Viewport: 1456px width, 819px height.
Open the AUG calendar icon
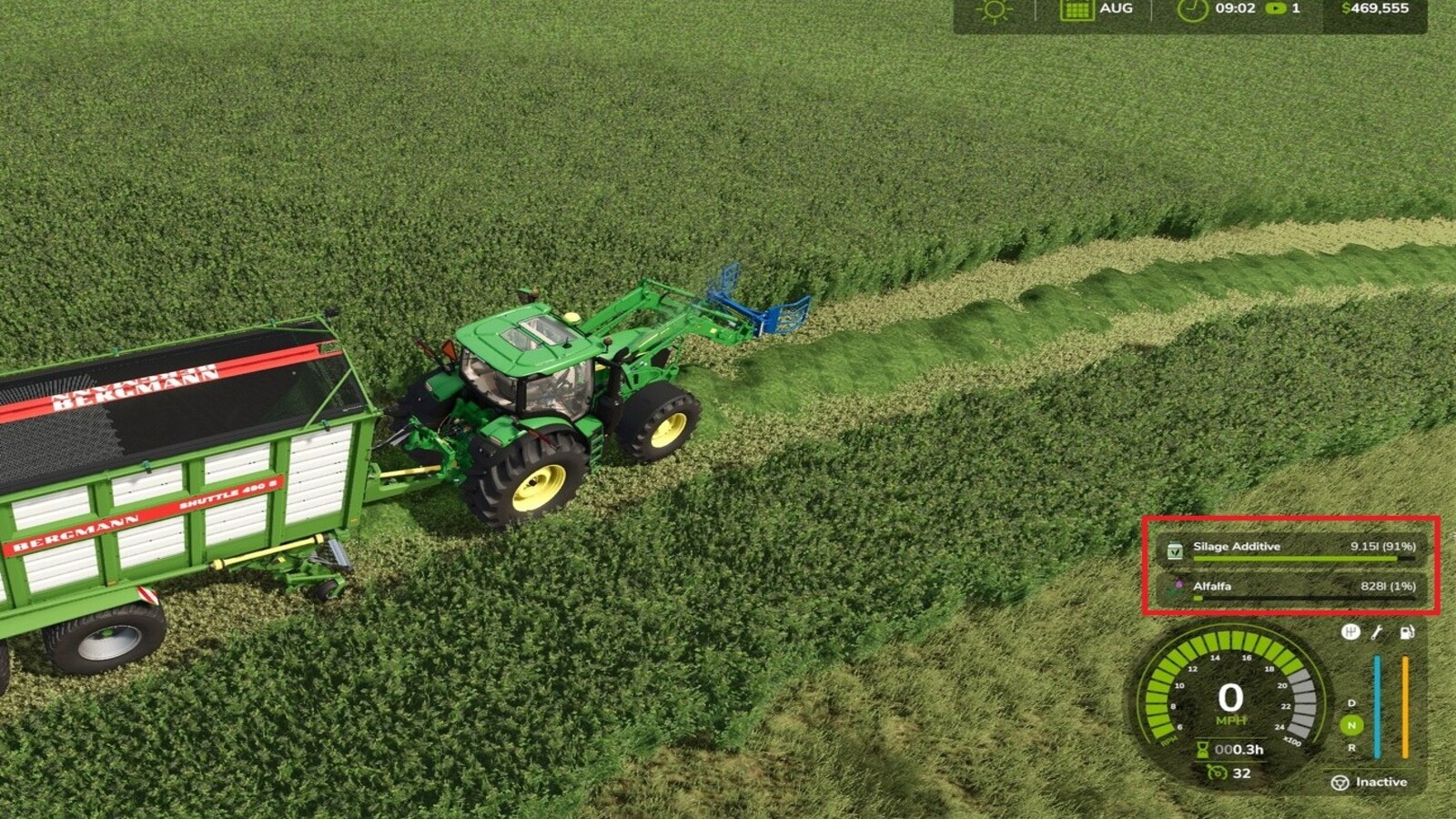pyautogui.click(x=1077, y=10)
